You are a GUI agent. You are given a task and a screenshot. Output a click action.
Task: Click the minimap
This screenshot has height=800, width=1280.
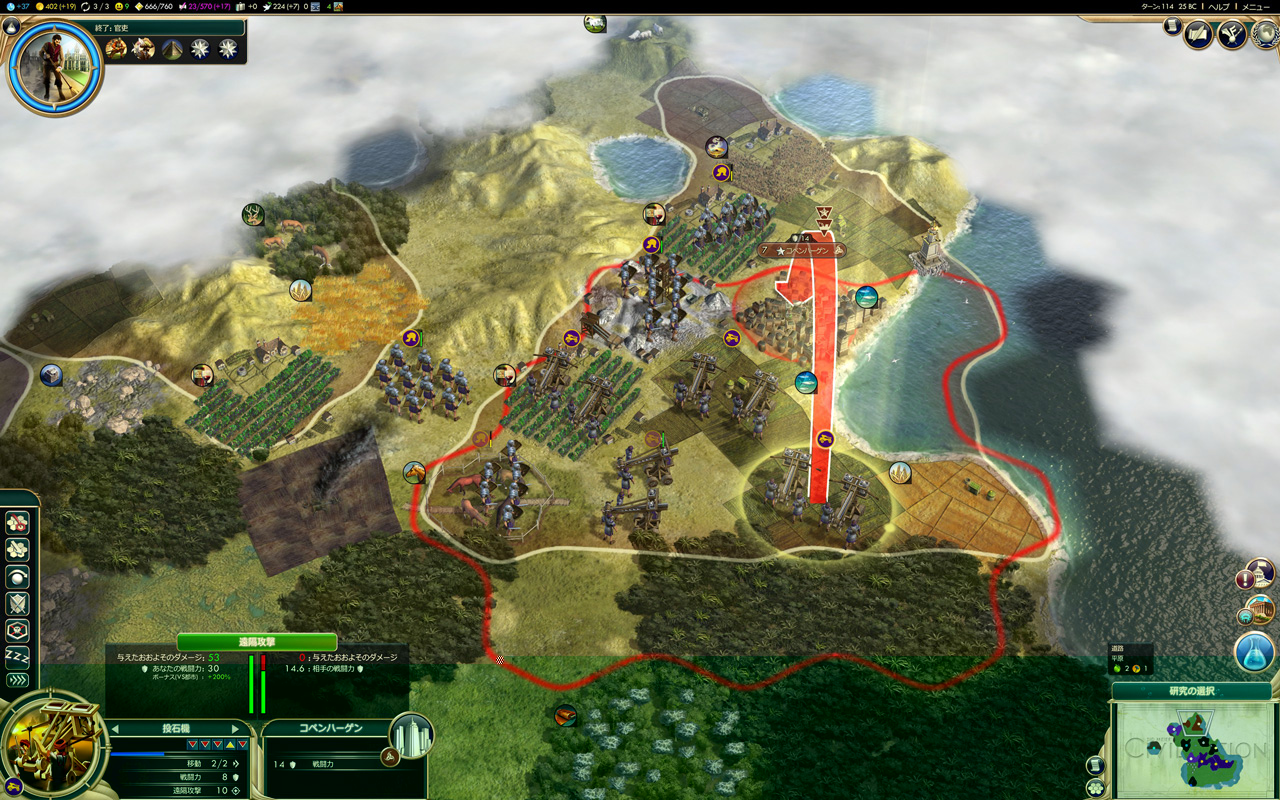[x=1191, y=747]
